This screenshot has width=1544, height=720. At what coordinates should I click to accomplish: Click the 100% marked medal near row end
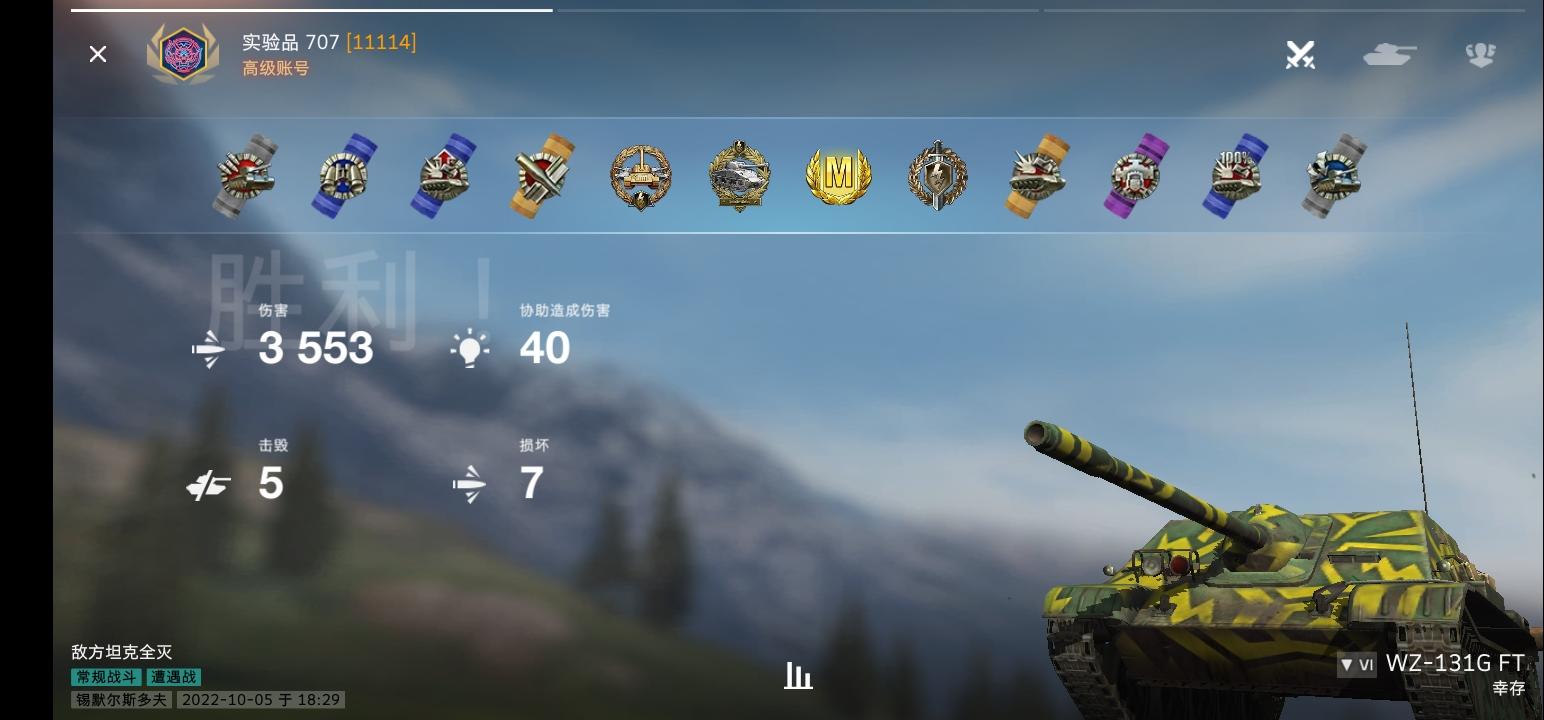coord(1234,176)
